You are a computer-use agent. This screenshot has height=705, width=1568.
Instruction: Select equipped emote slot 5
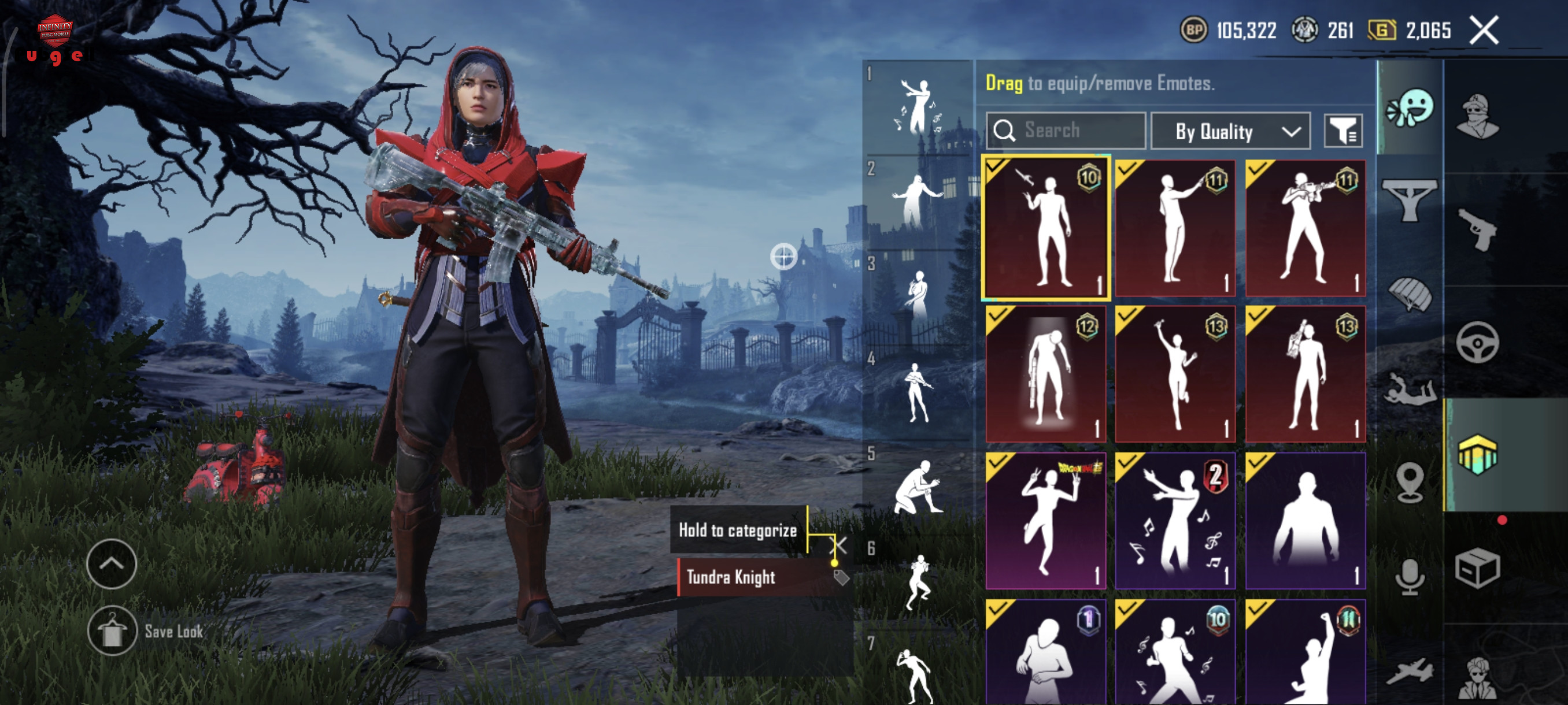click(x=917, y=487)
